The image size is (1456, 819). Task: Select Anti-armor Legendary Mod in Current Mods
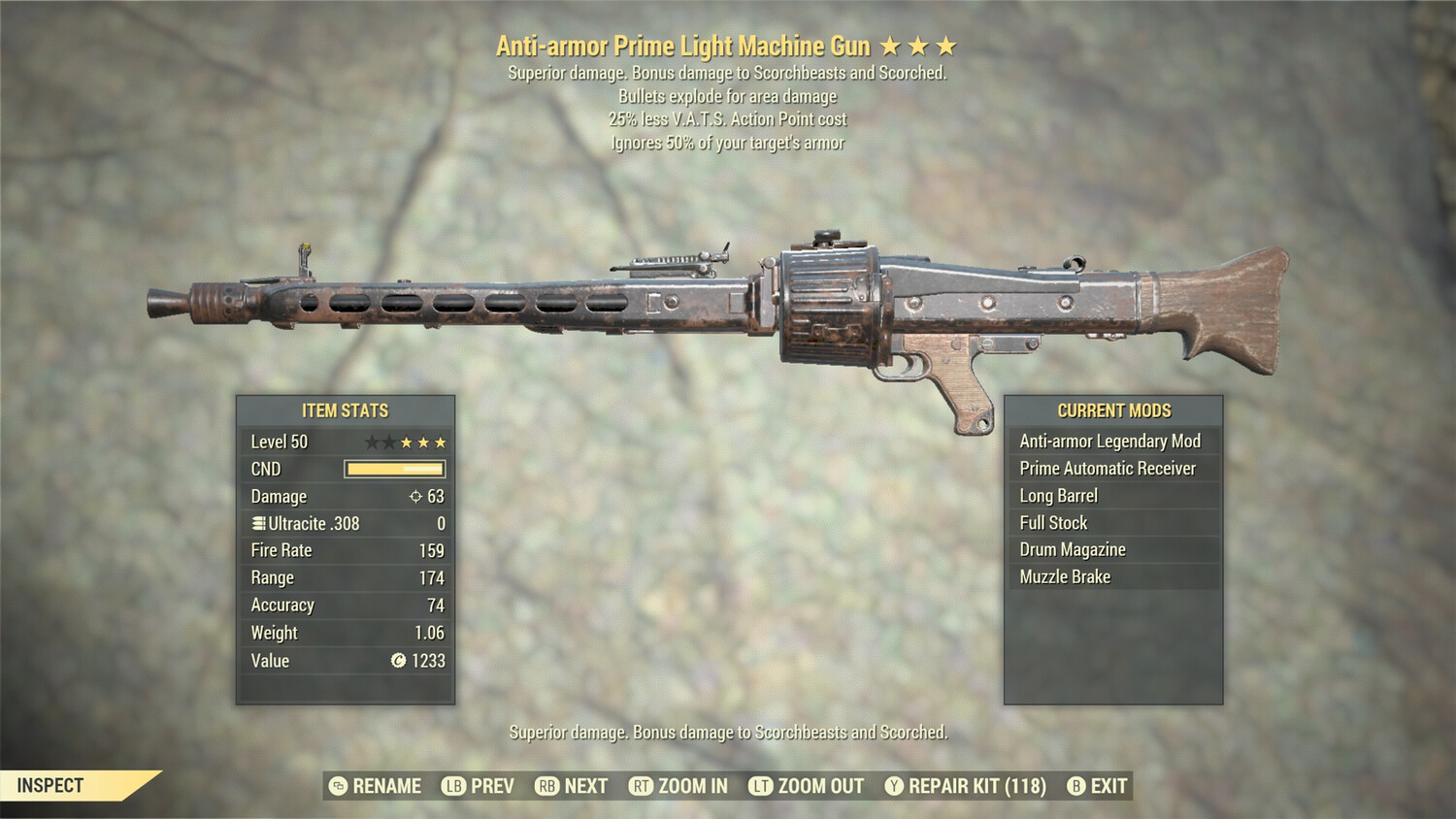pyautogui.click(x=1109, y=441)
